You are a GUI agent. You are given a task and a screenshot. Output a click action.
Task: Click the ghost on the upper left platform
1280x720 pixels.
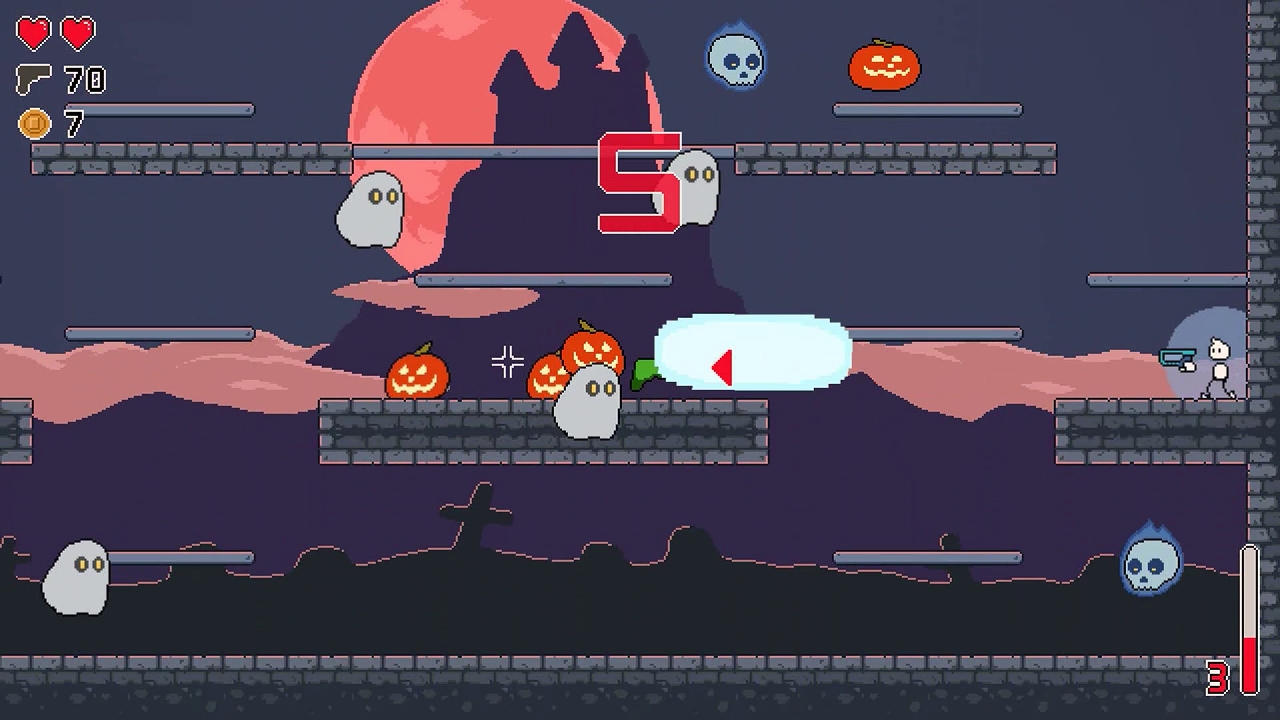[371, 208]
